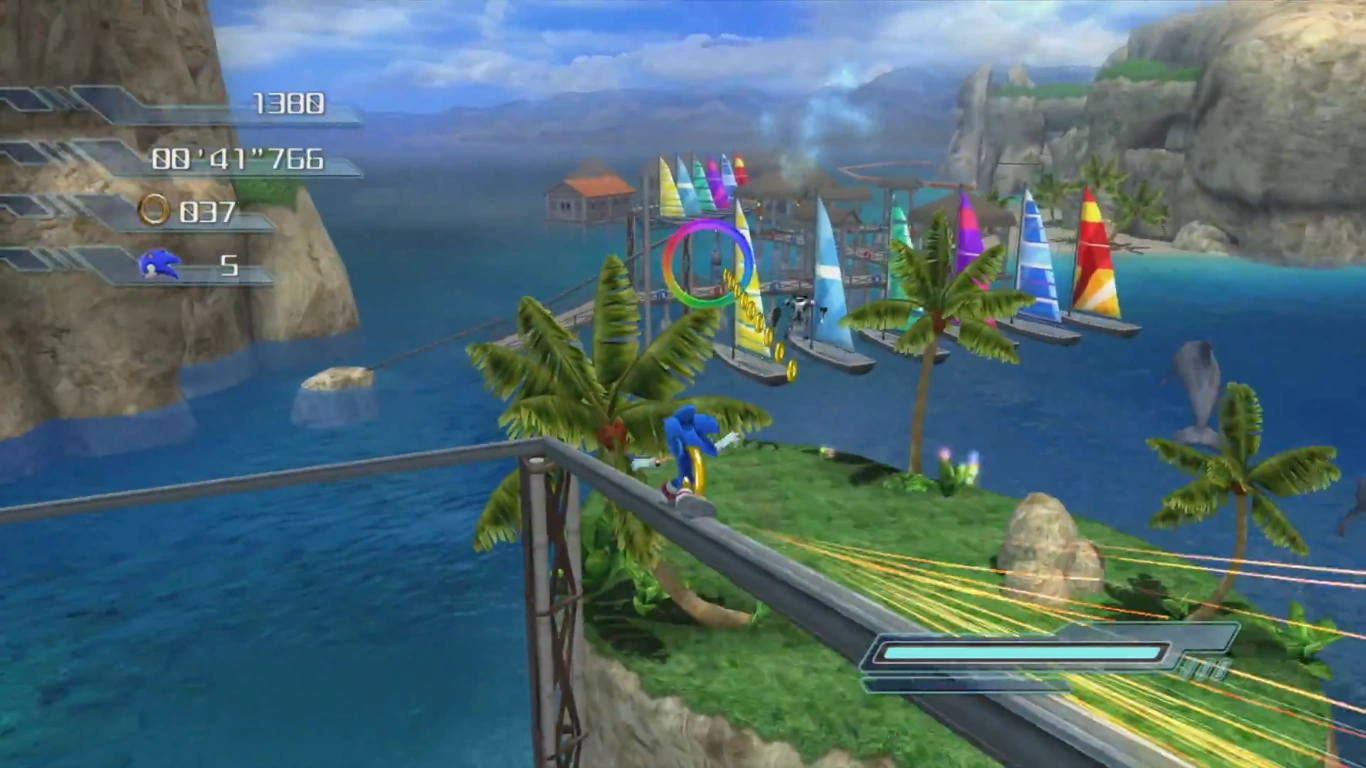Click the Sonic head lives icon
The image size is (1366, 768).
(x=159, y=265)
